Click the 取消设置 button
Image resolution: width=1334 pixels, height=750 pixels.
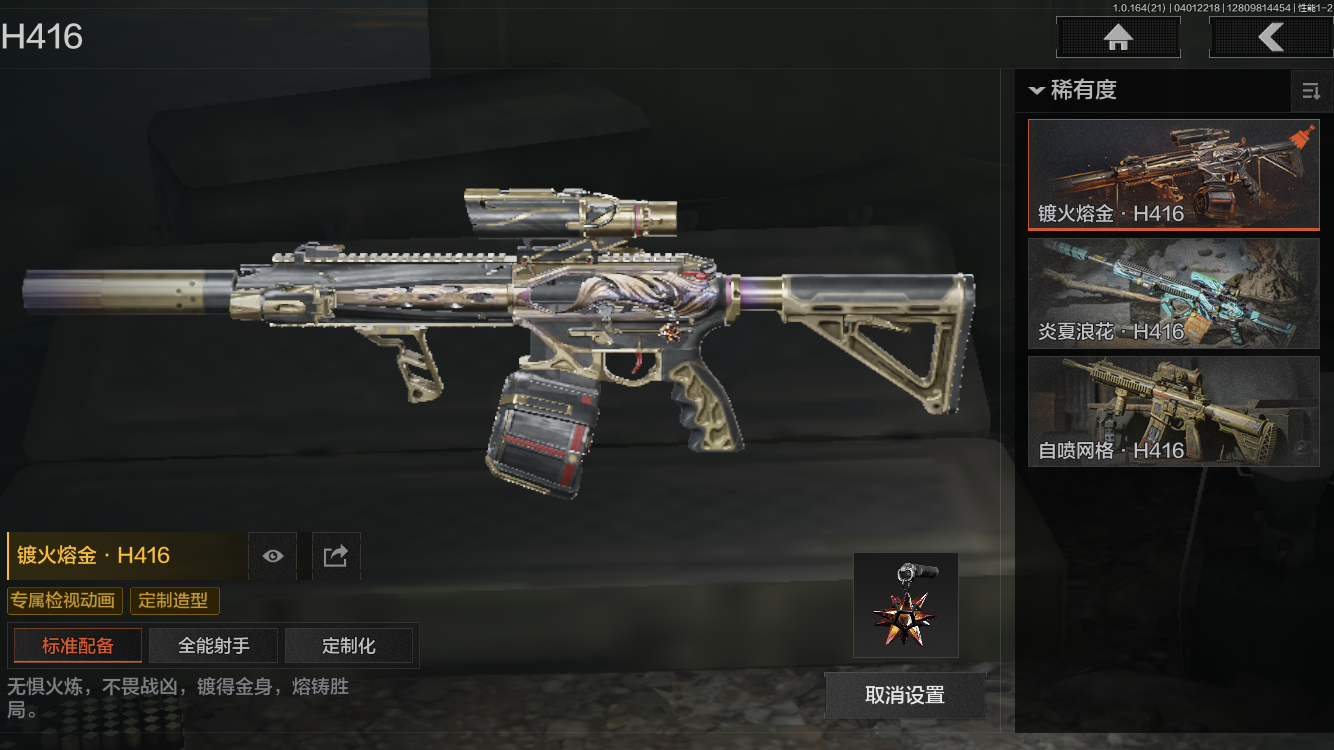tap(904, 695)
